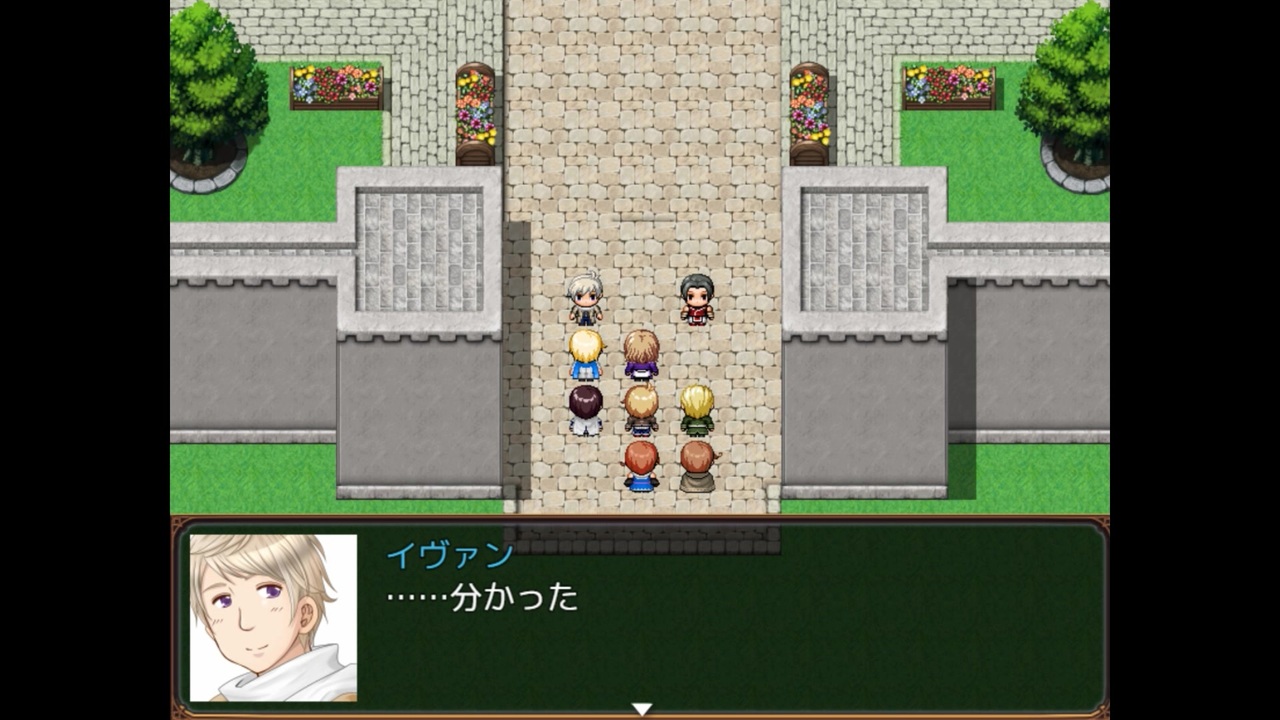Click the red-haired character in the blue dress
This screenshot has width=1280, height=720.
tap(642, 465)
